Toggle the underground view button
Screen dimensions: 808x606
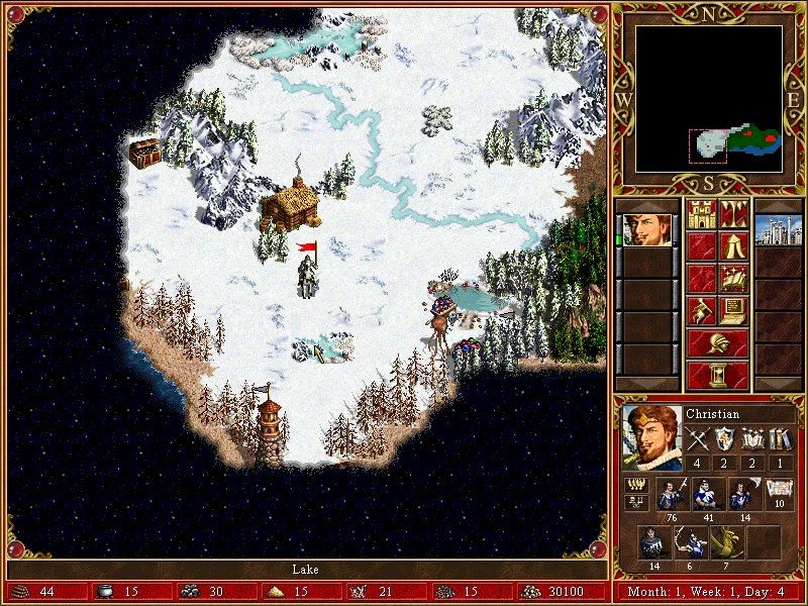click(733, 214)
